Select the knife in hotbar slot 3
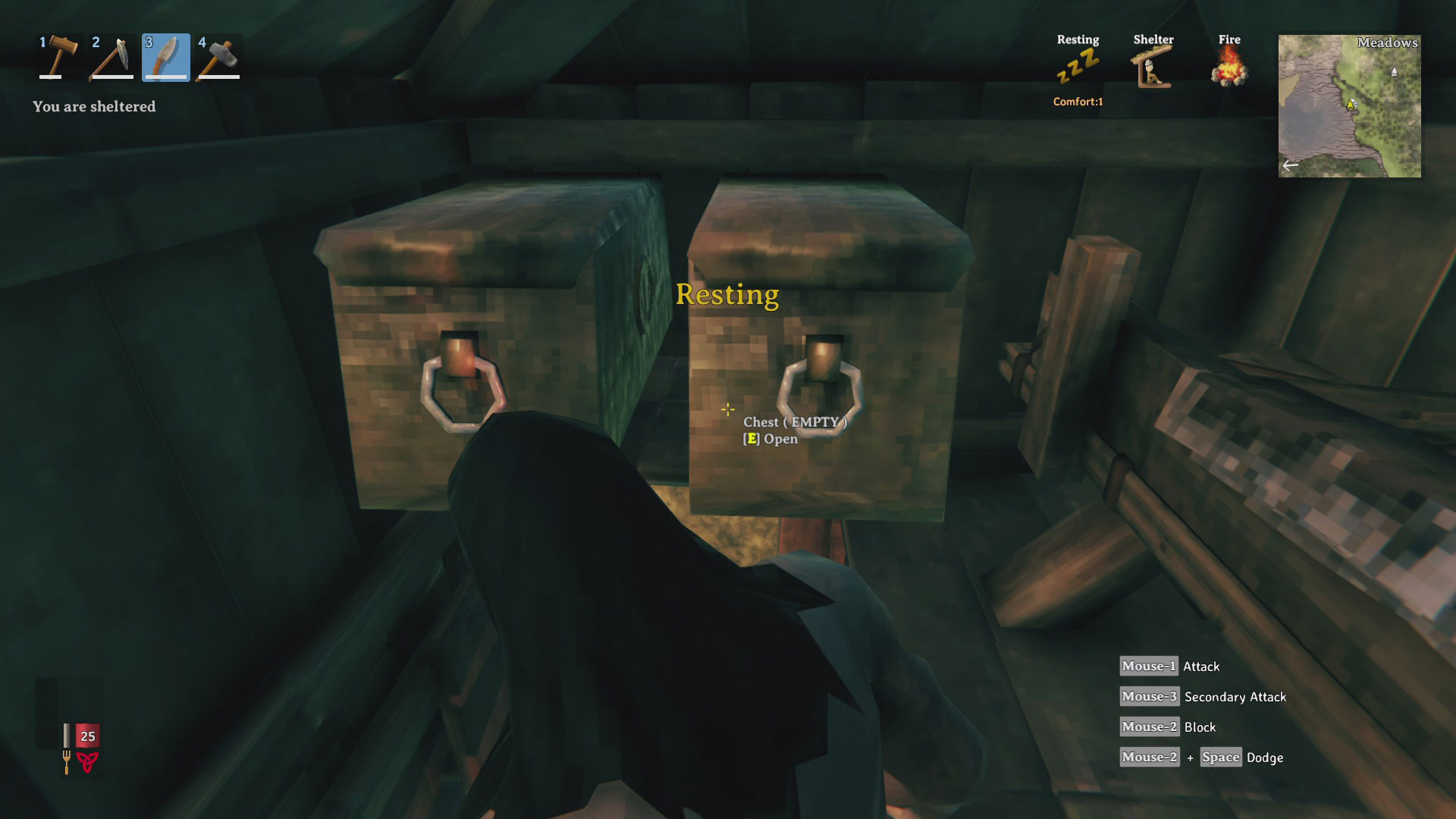 coord(165,58)
